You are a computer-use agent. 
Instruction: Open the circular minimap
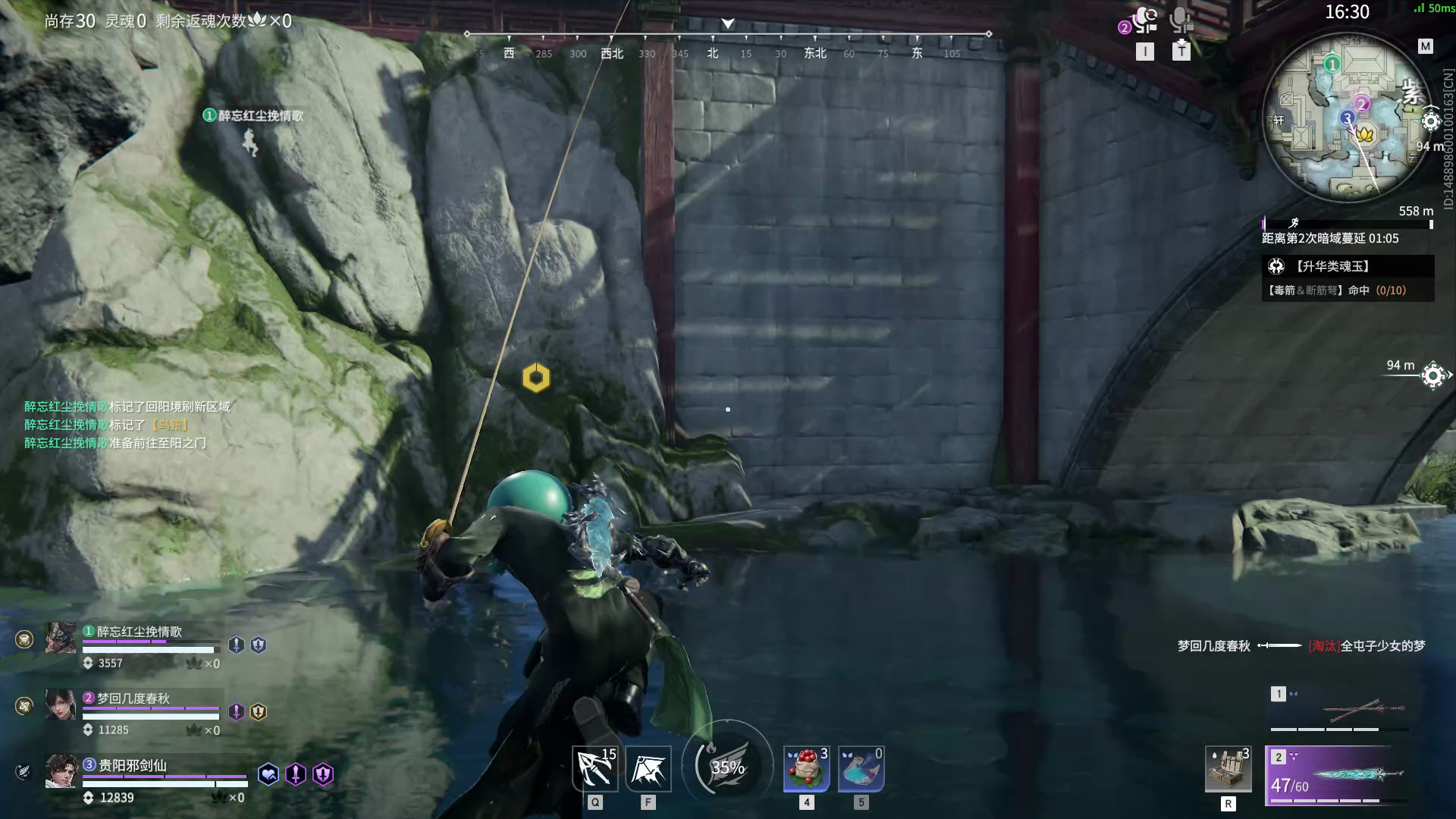(x=1346, y=119)
